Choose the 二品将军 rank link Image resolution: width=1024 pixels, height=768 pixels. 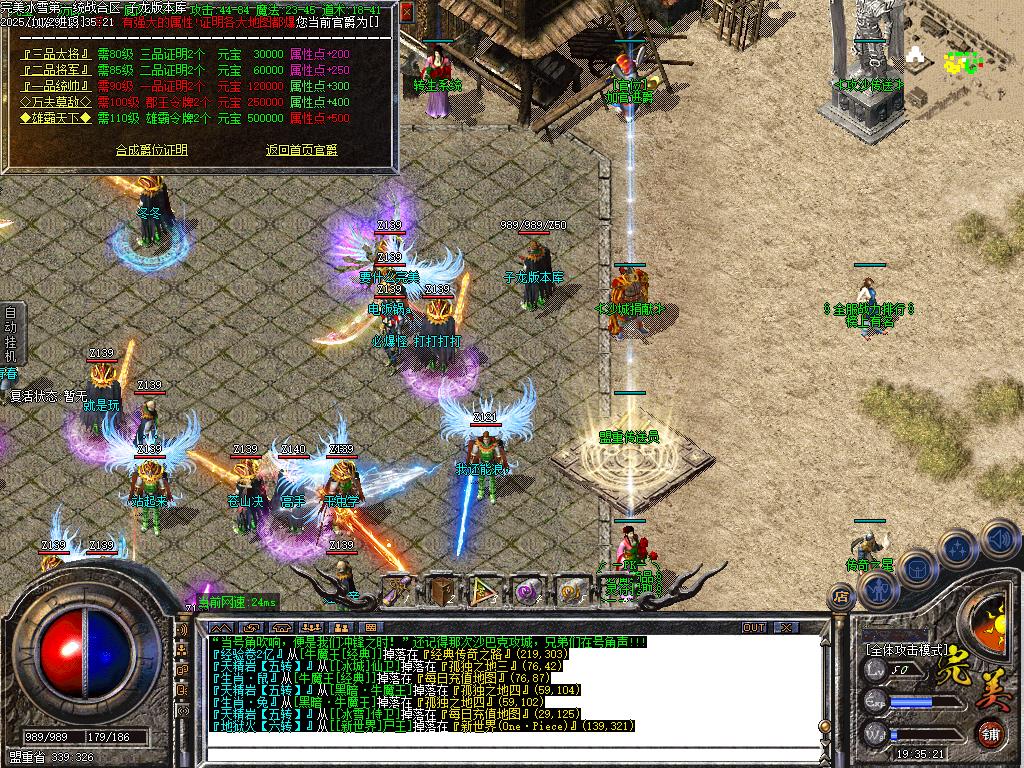57,70
